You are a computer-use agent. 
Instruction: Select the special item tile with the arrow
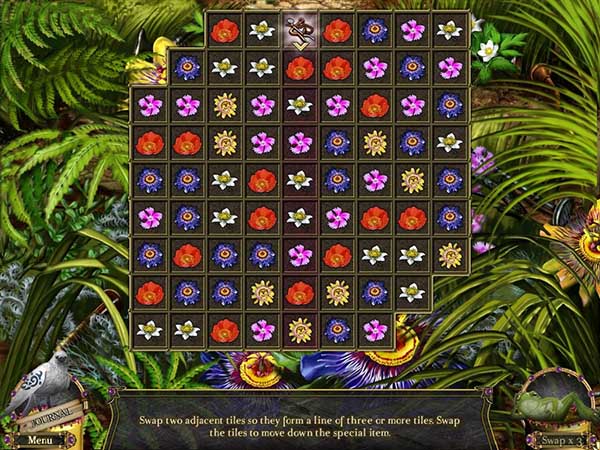(x=299, y=31)
